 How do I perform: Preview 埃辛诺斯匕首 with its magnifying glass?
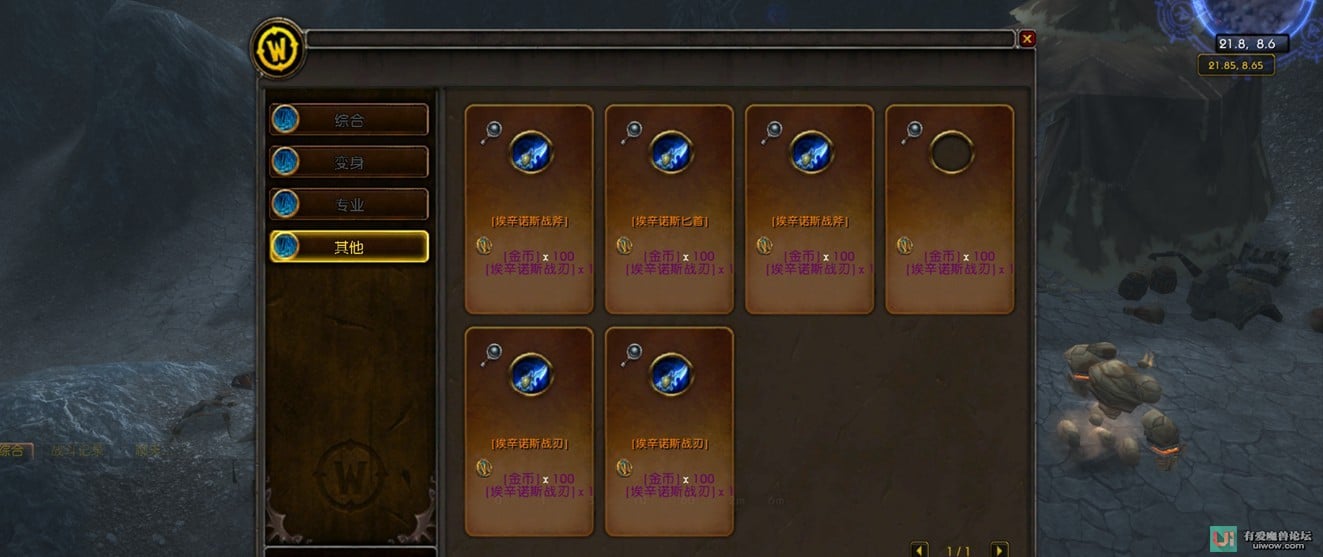coord(631,130)
